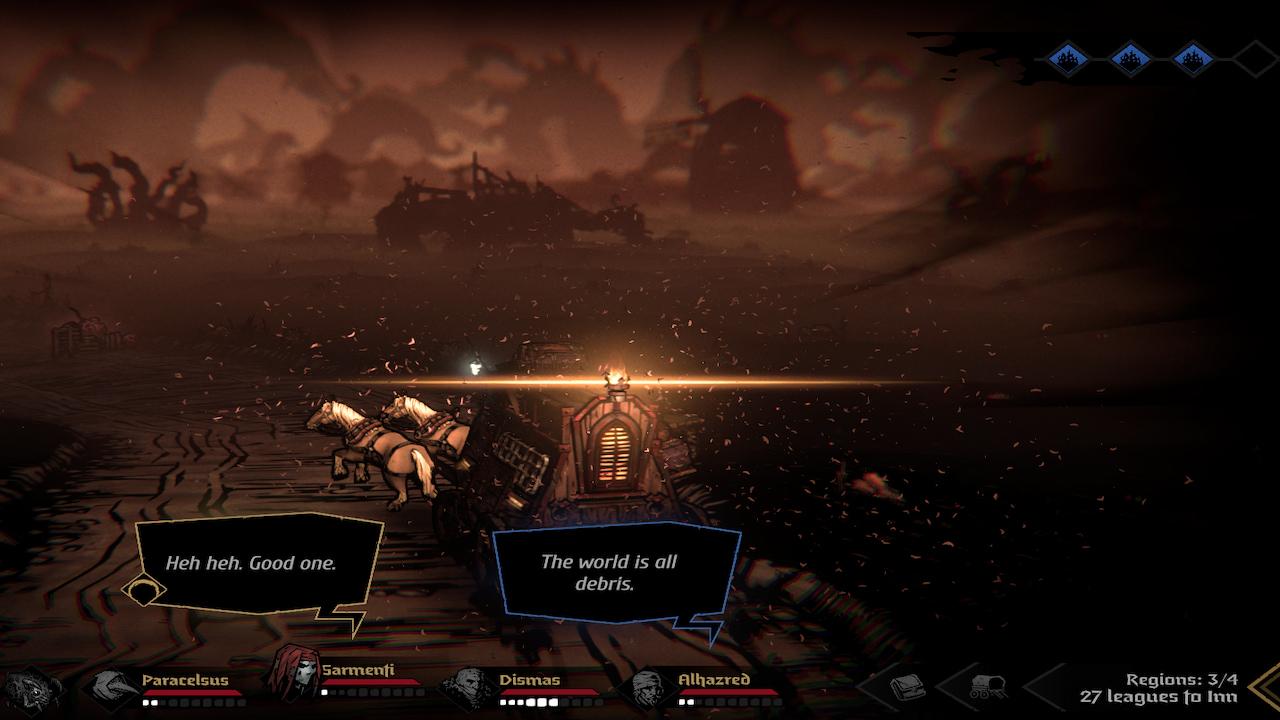Select Sarmenti's red-hooded hero portrait
1280x720 pixels.
[292, 672]
